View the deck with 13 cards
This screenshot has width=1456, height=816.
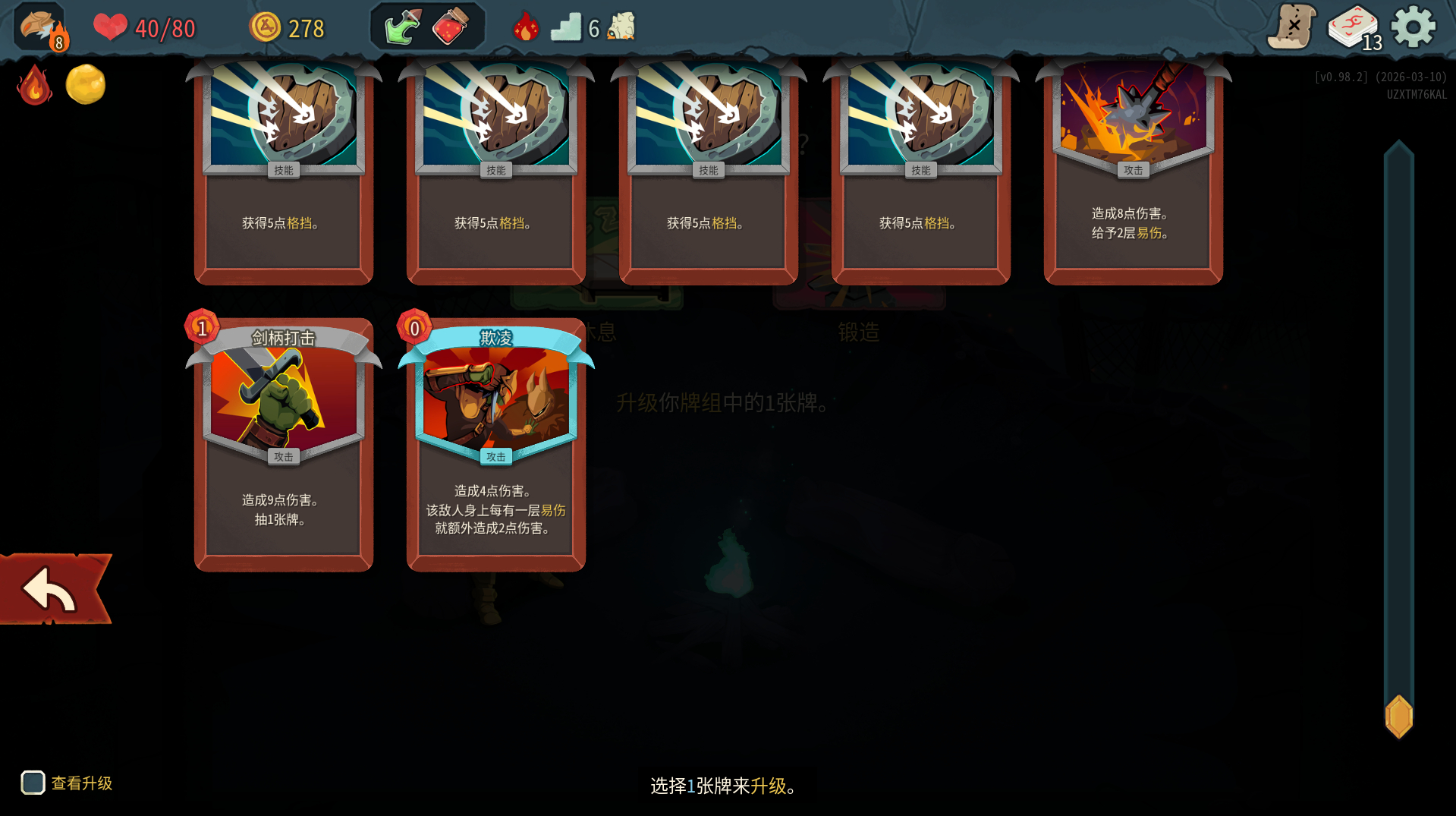(x=1354, y=29)
